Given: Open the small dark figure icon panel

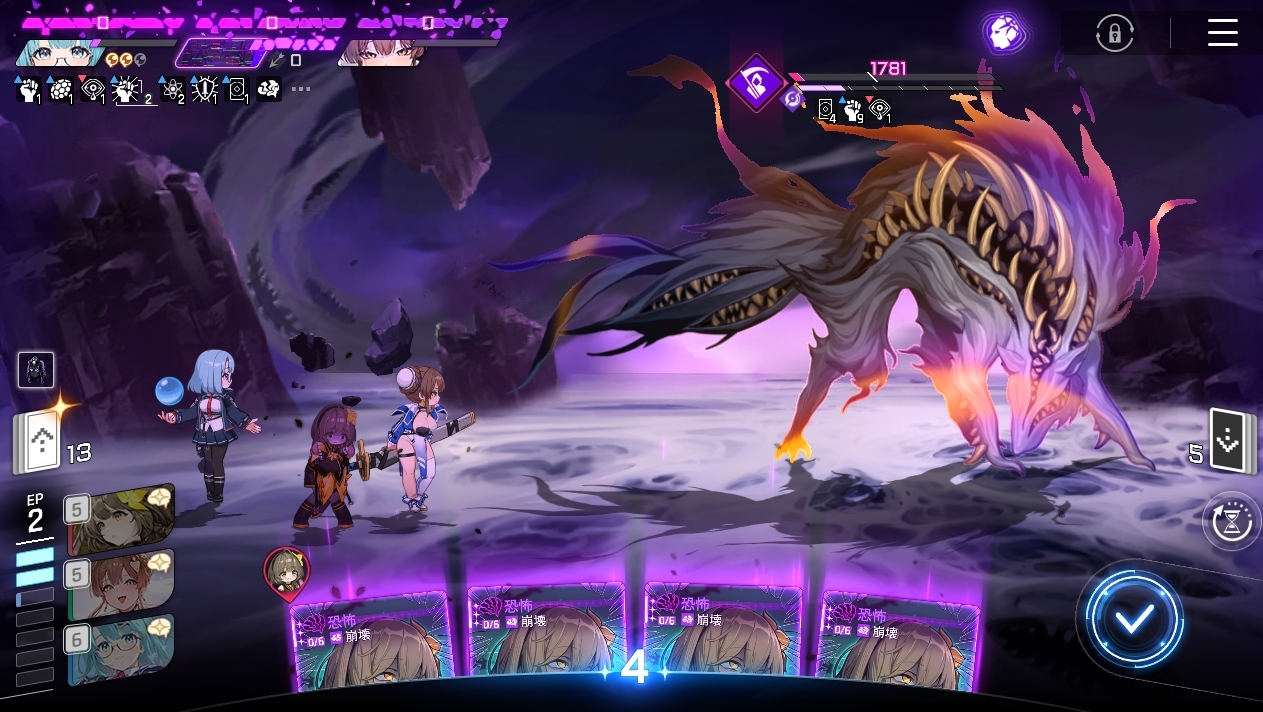Looking at the screenshot, I should (x=36, y=369).
